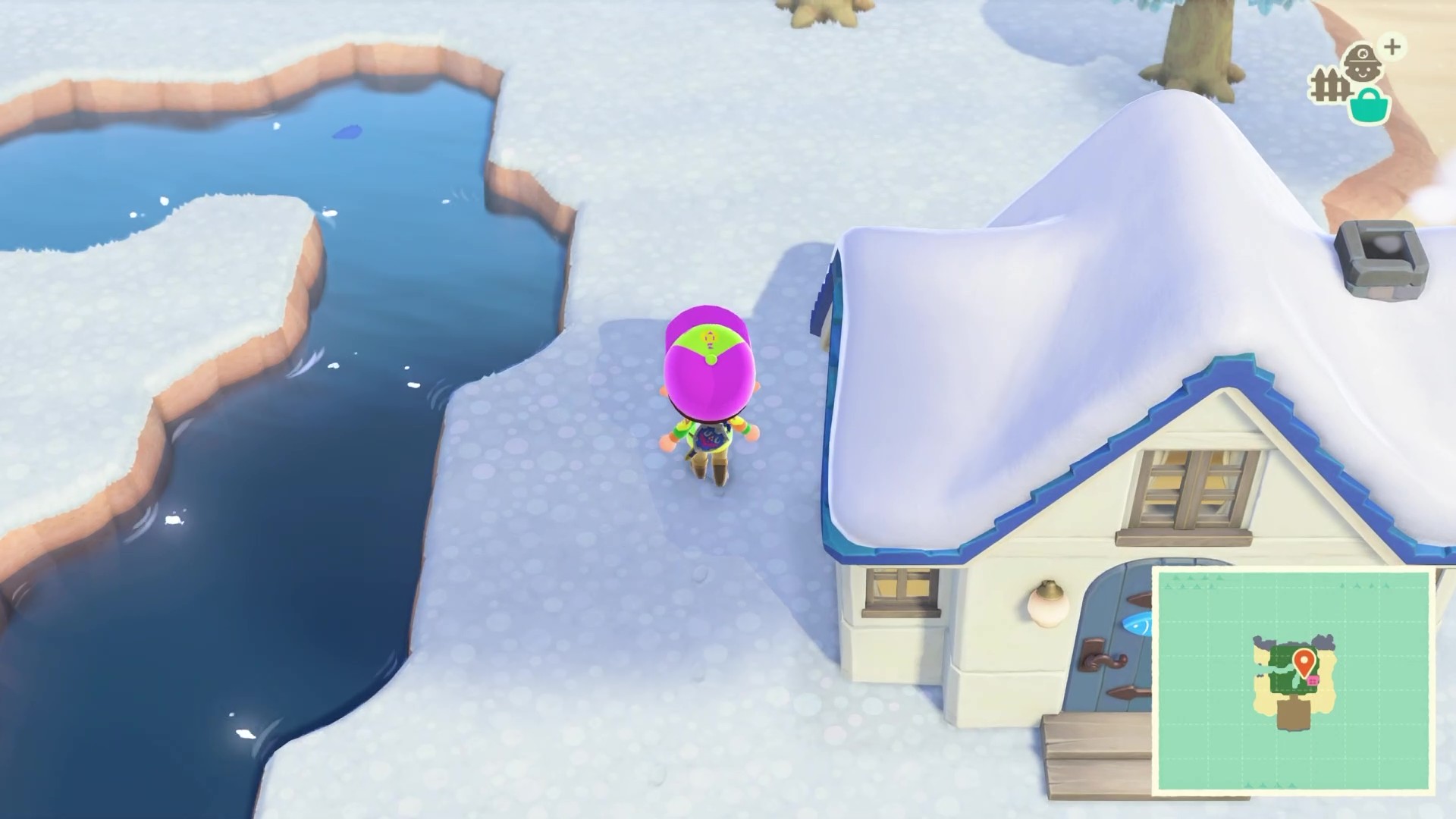The image size is (1456, 819).
Task: Select the hard-hat worker face icon
Action: pyautogui.click(x=1362, y=61)
